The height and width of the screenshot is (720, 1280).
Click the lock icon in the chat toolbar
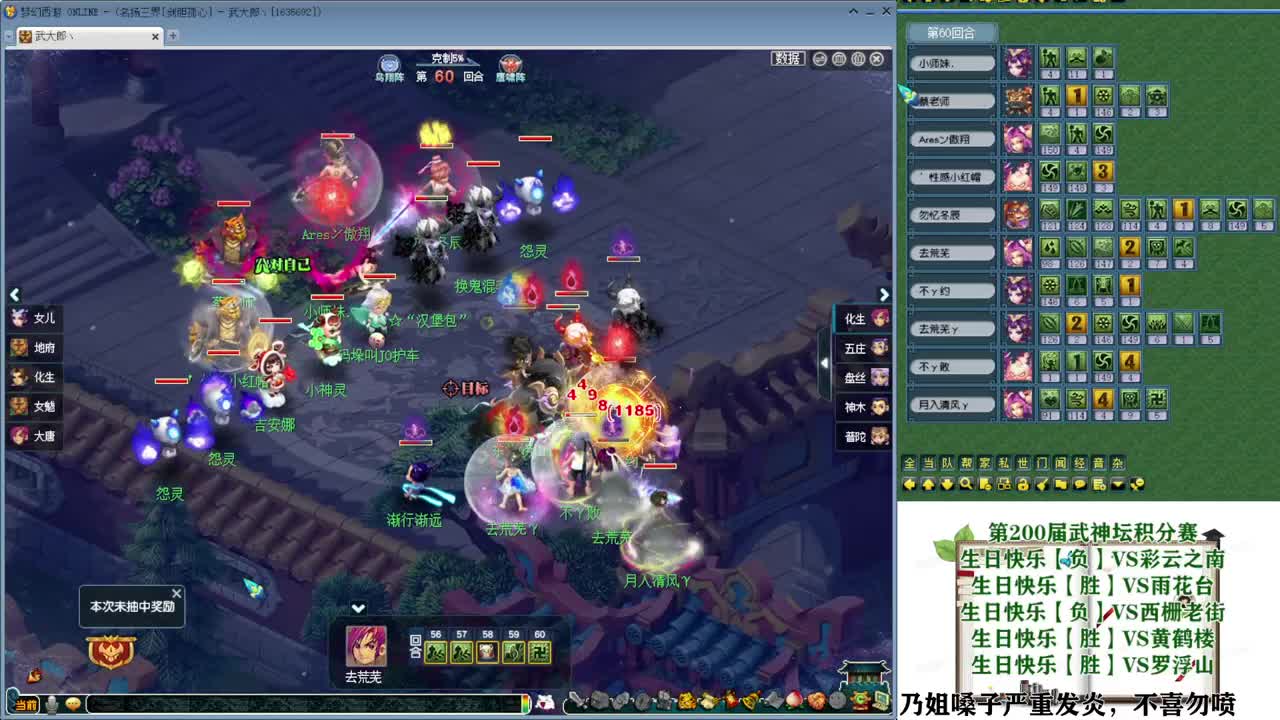(x=1024, y=484)
